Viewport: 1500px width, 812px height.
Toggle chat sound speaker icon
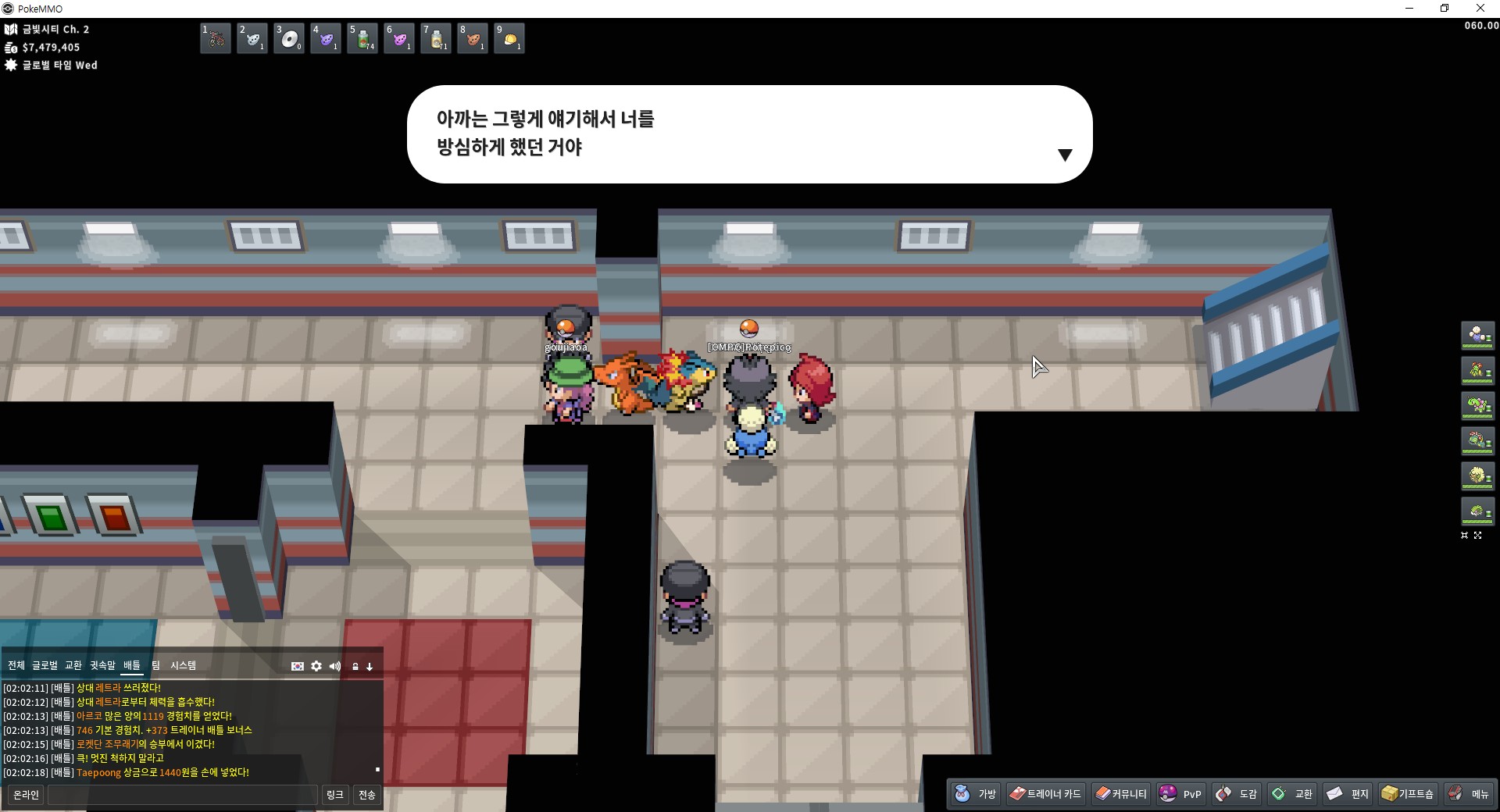pos(335,666)
